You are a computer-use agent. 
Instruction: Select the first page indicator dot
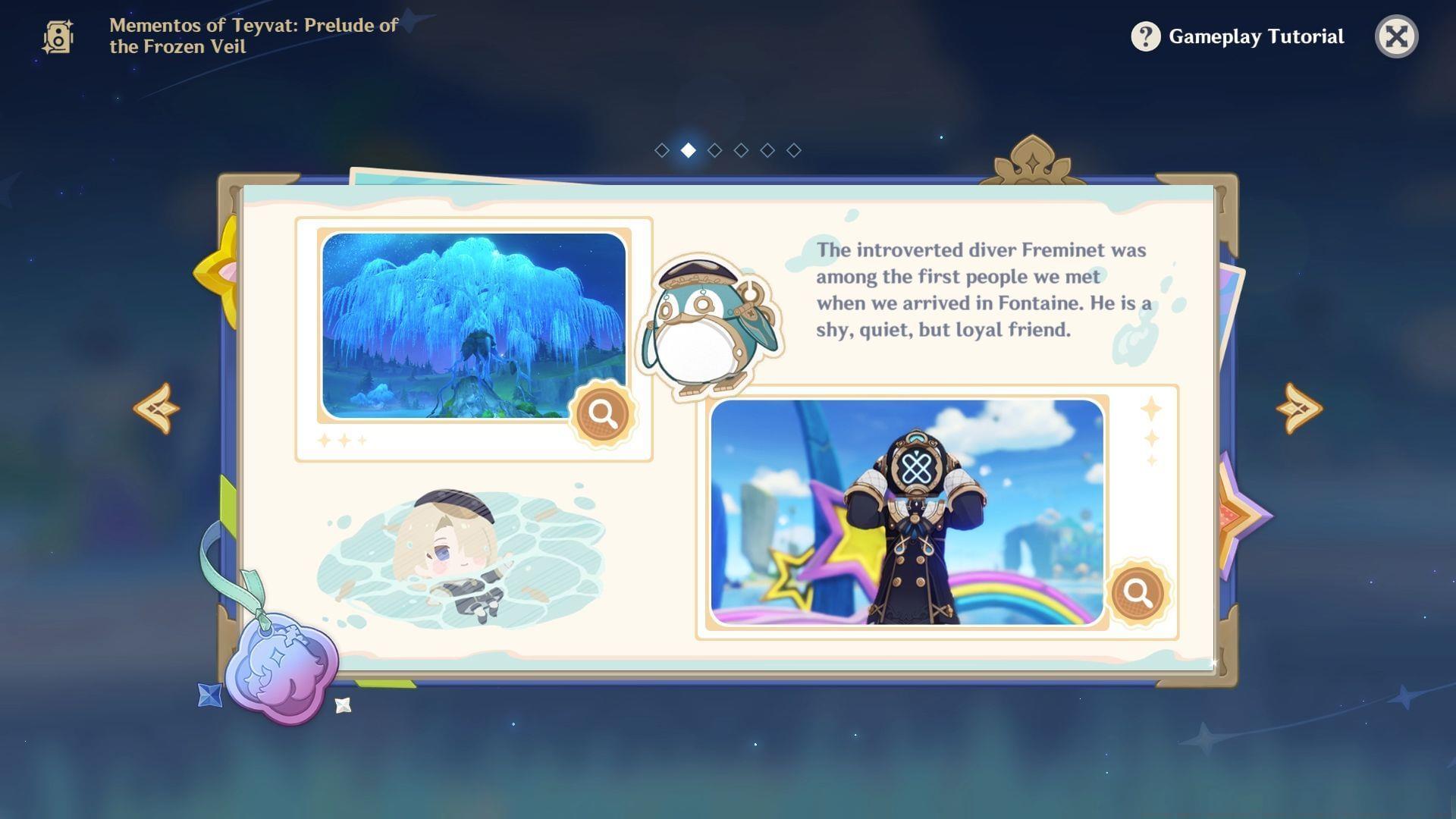pyautogui.click(x=664, y=150)
